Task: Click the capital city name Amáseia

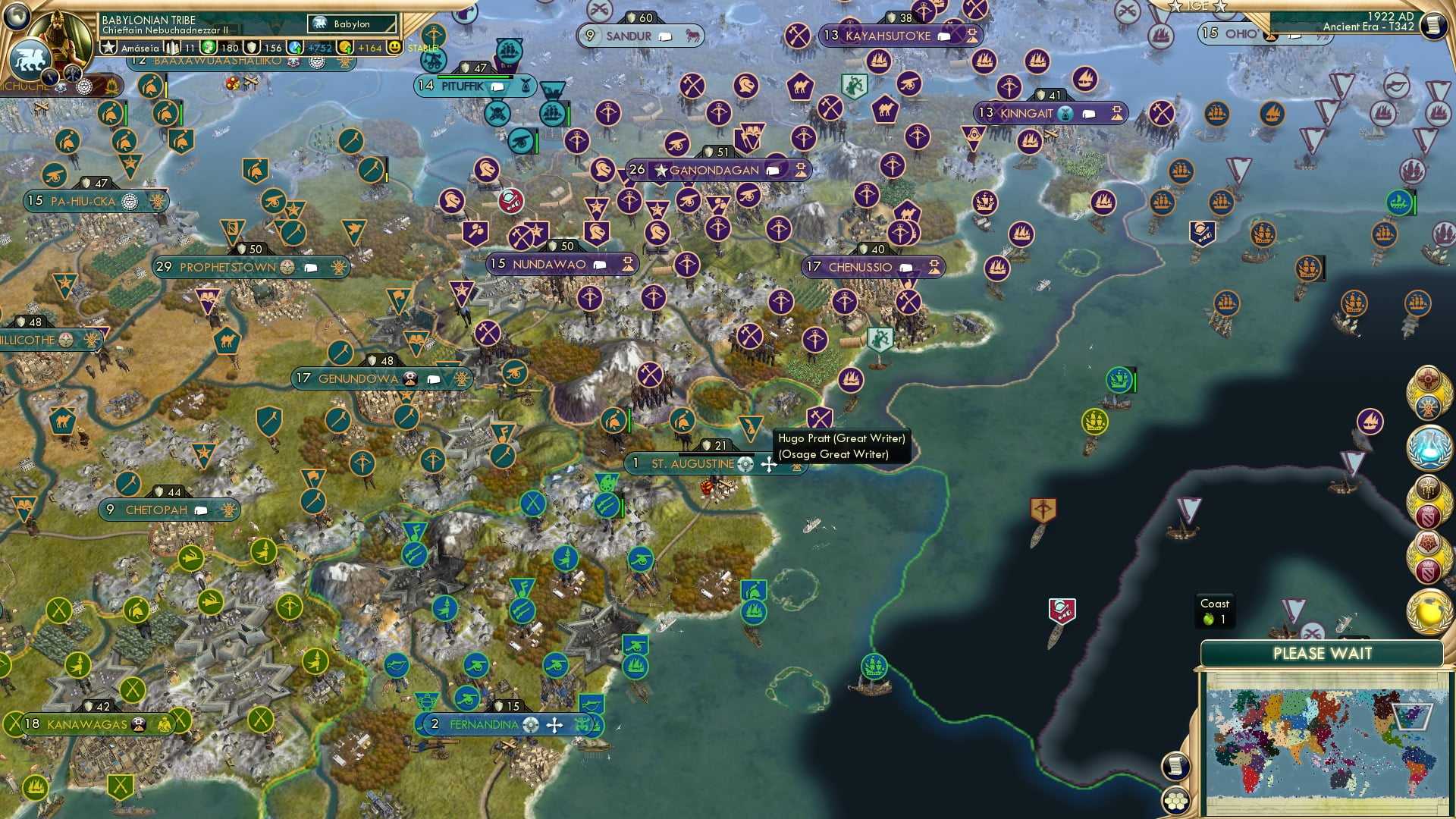Action: click(141, 47)
